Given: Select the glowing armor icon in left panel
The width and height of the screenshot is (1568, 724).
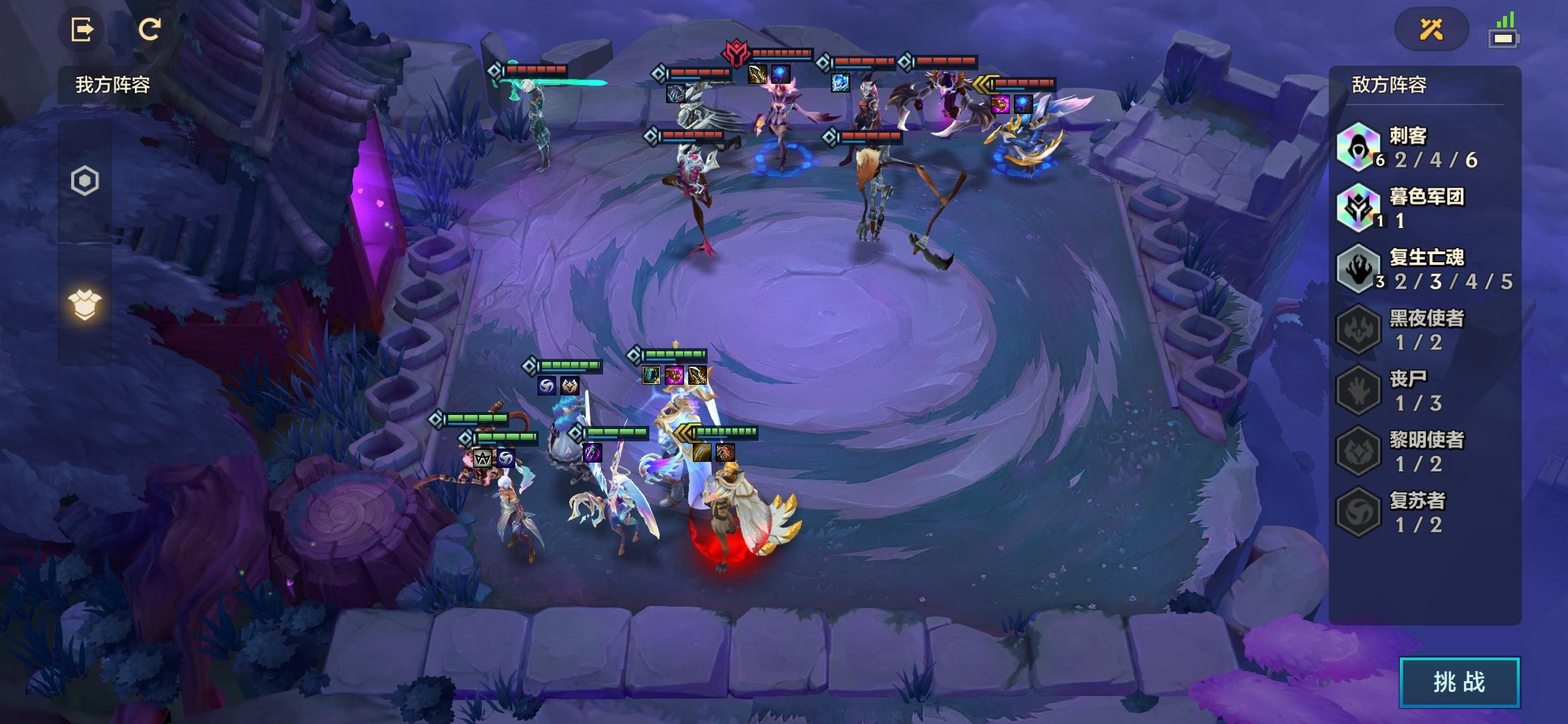Looking at the screenshot, I should (85, 305).
